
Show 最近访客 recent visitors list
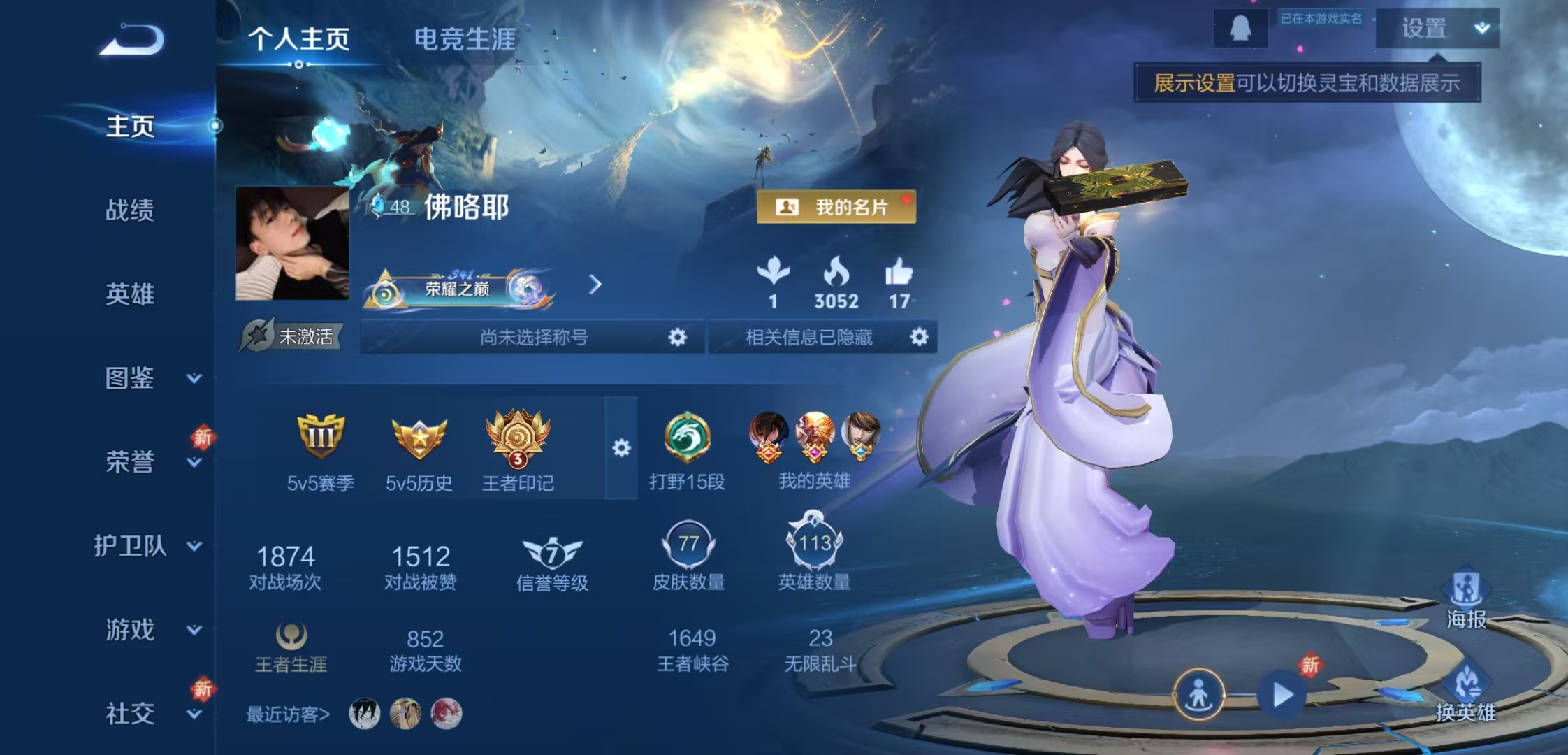click(287, 714)
